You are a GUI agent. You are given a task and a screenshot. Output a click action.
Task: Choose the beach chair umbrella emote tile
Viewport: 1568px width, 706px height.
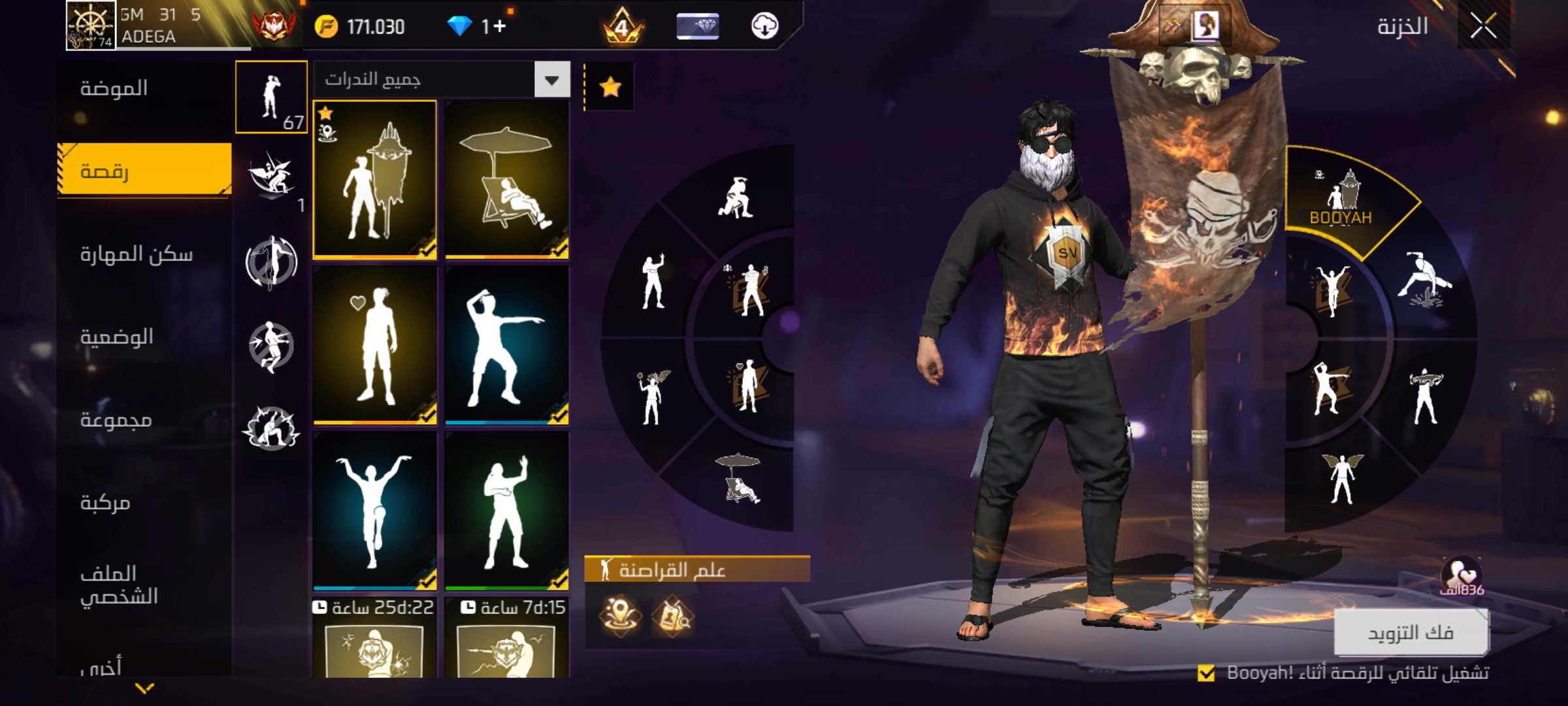tap(507, 180)
